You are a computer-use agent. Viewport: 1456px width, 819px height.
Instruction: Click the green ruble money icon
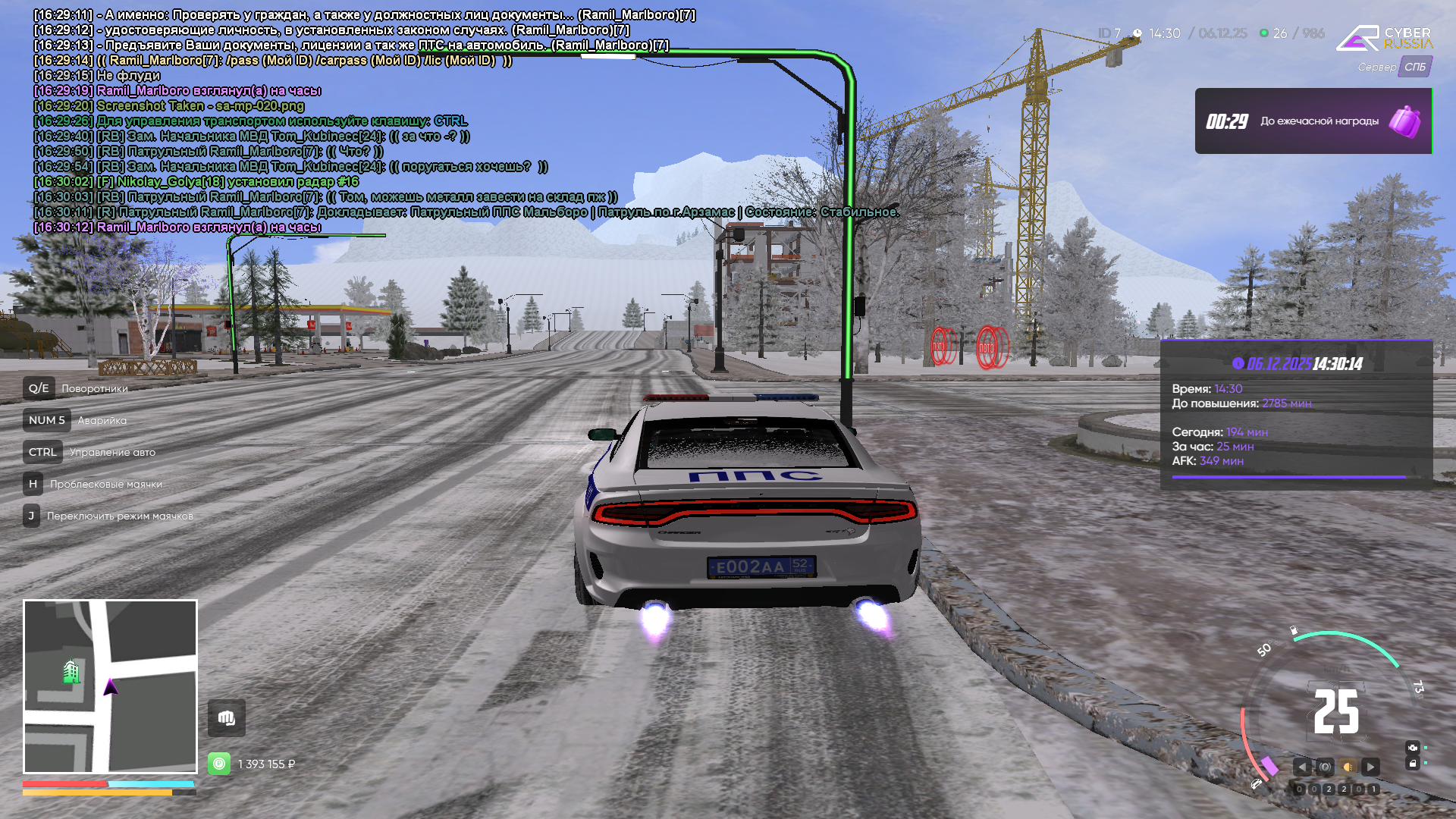pyautogui.click(x=219, y=764)
